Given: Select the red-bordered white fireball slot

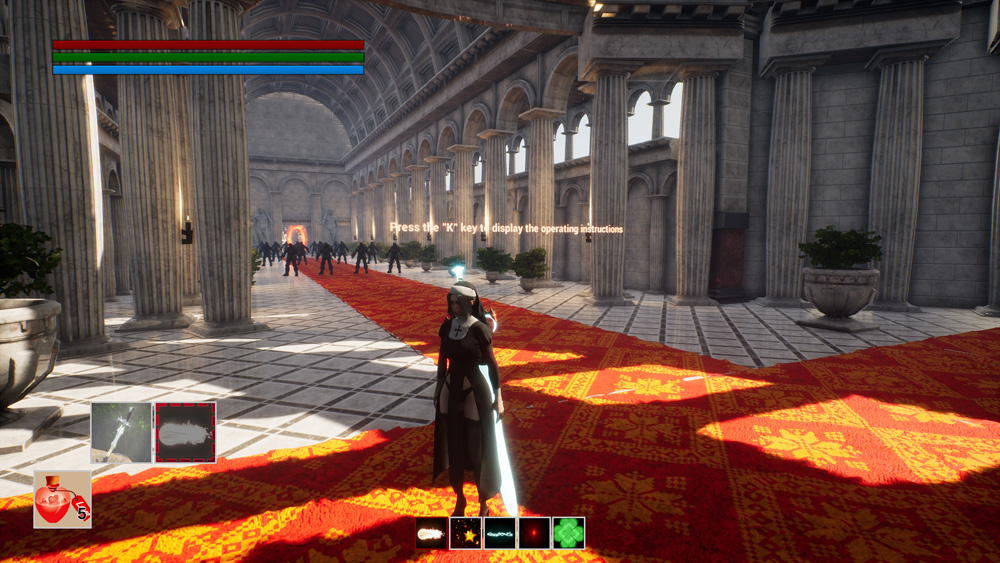Looking at the screenshot, I should [x=185, y=432].
